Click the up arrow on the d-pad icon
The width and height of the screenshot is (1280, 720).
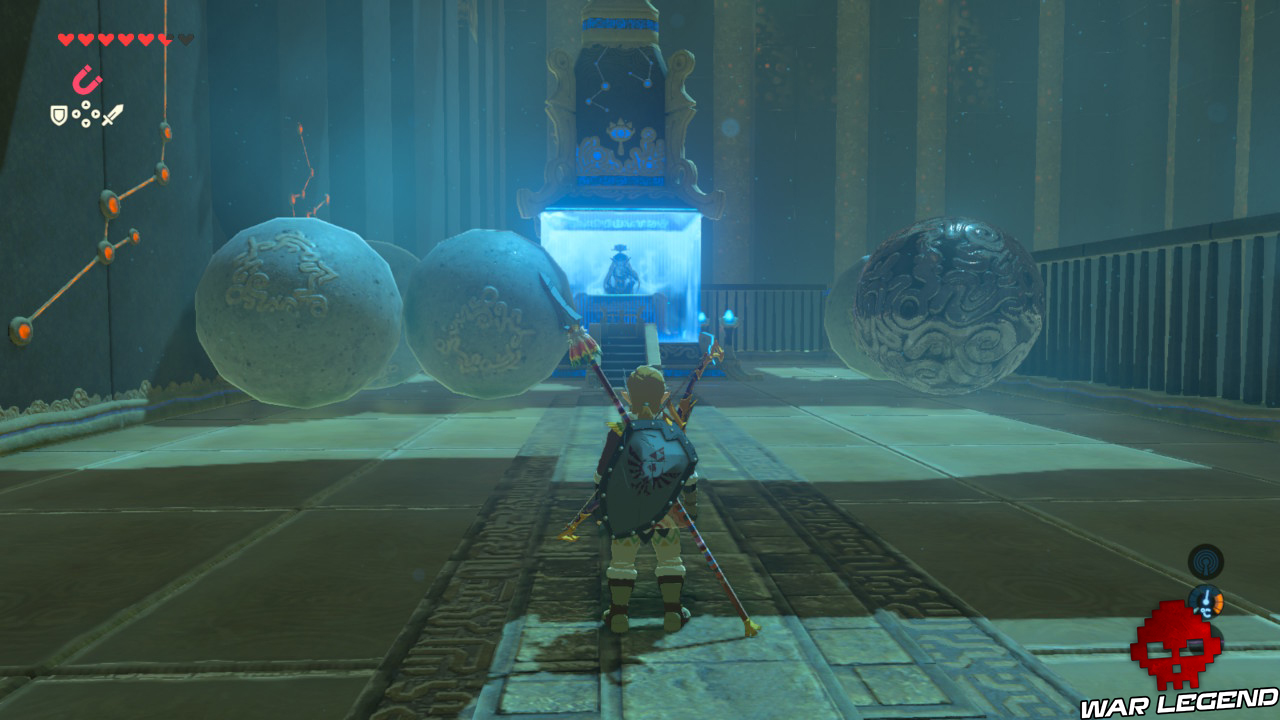click(x=86, y=104)
